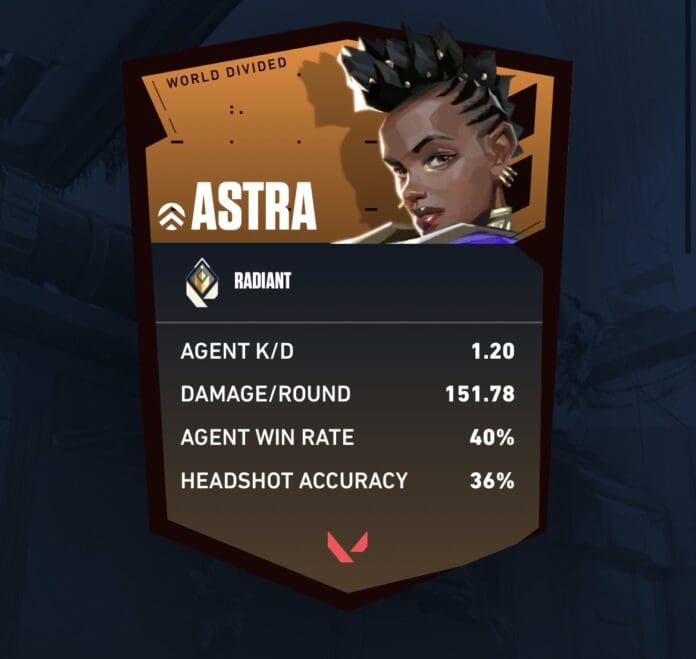Image resolution: width=696 pixels, height=659 pixels.
Task: Click the controller role icon beside ASTRA
Action: point(171,214)
